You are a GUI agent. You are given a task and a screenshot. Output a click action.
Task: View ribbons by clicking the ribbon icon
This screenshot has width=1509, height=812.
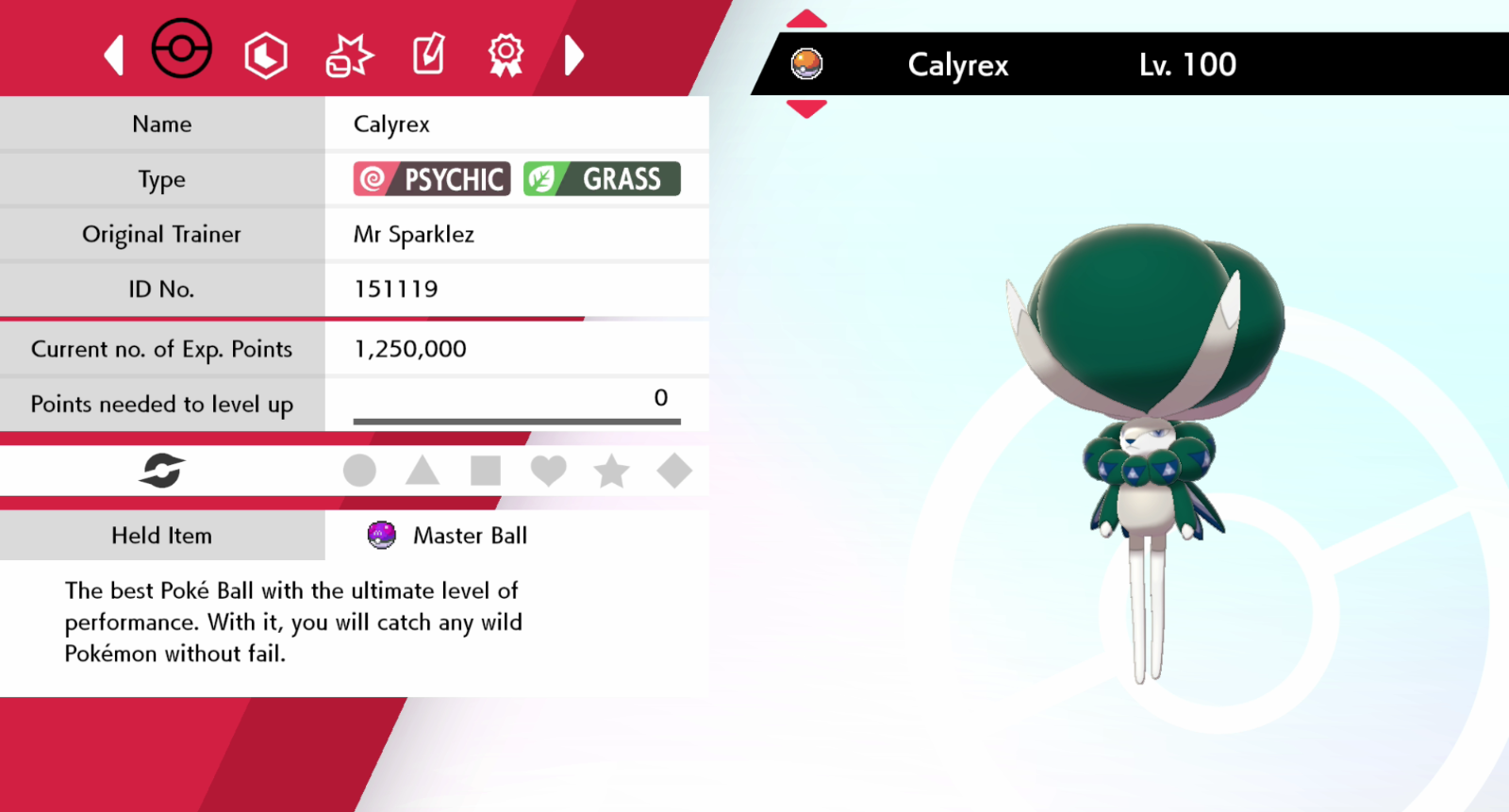506,54
